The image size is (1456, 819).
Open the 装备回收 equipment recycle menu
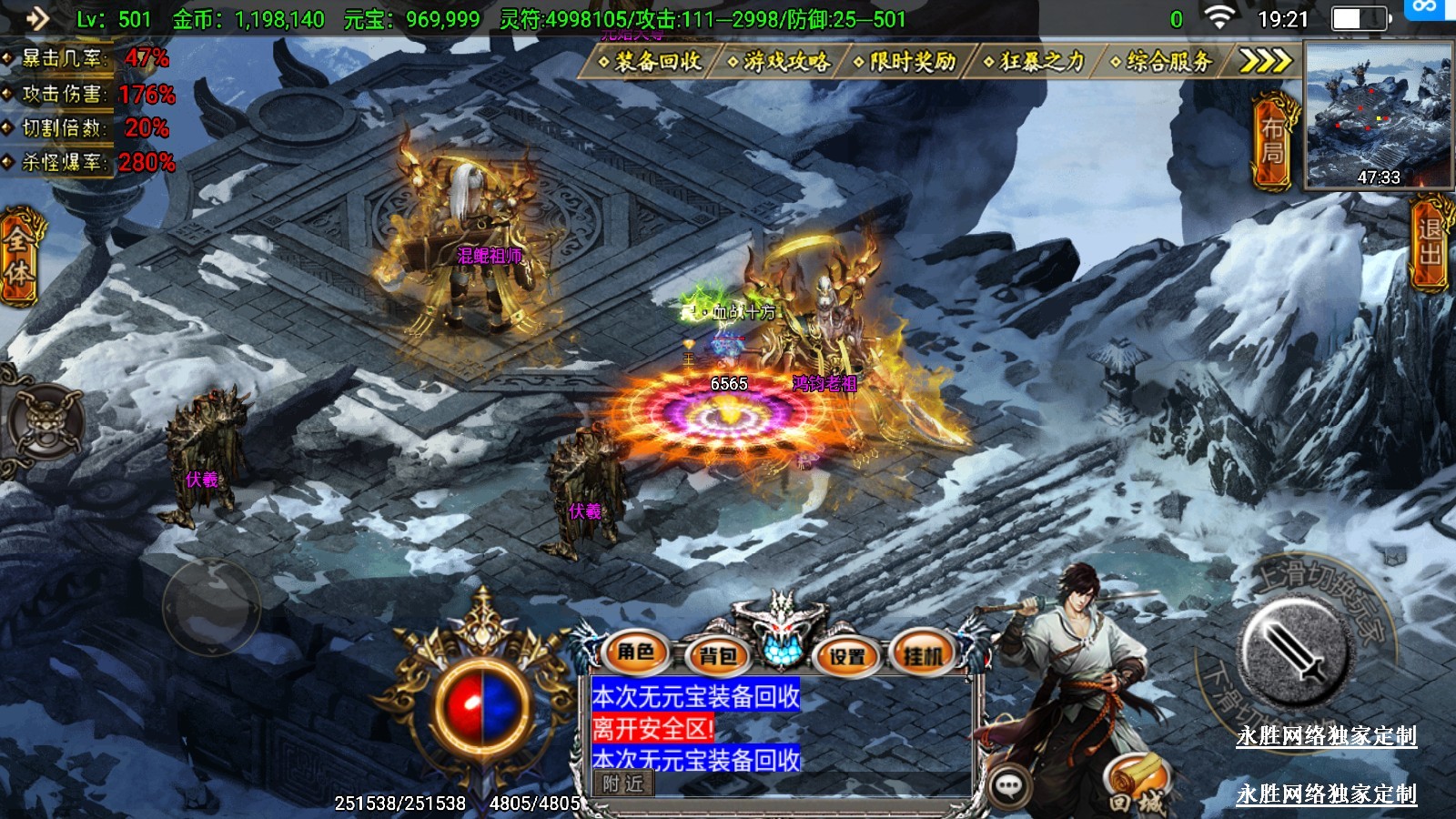pos(652,61)
